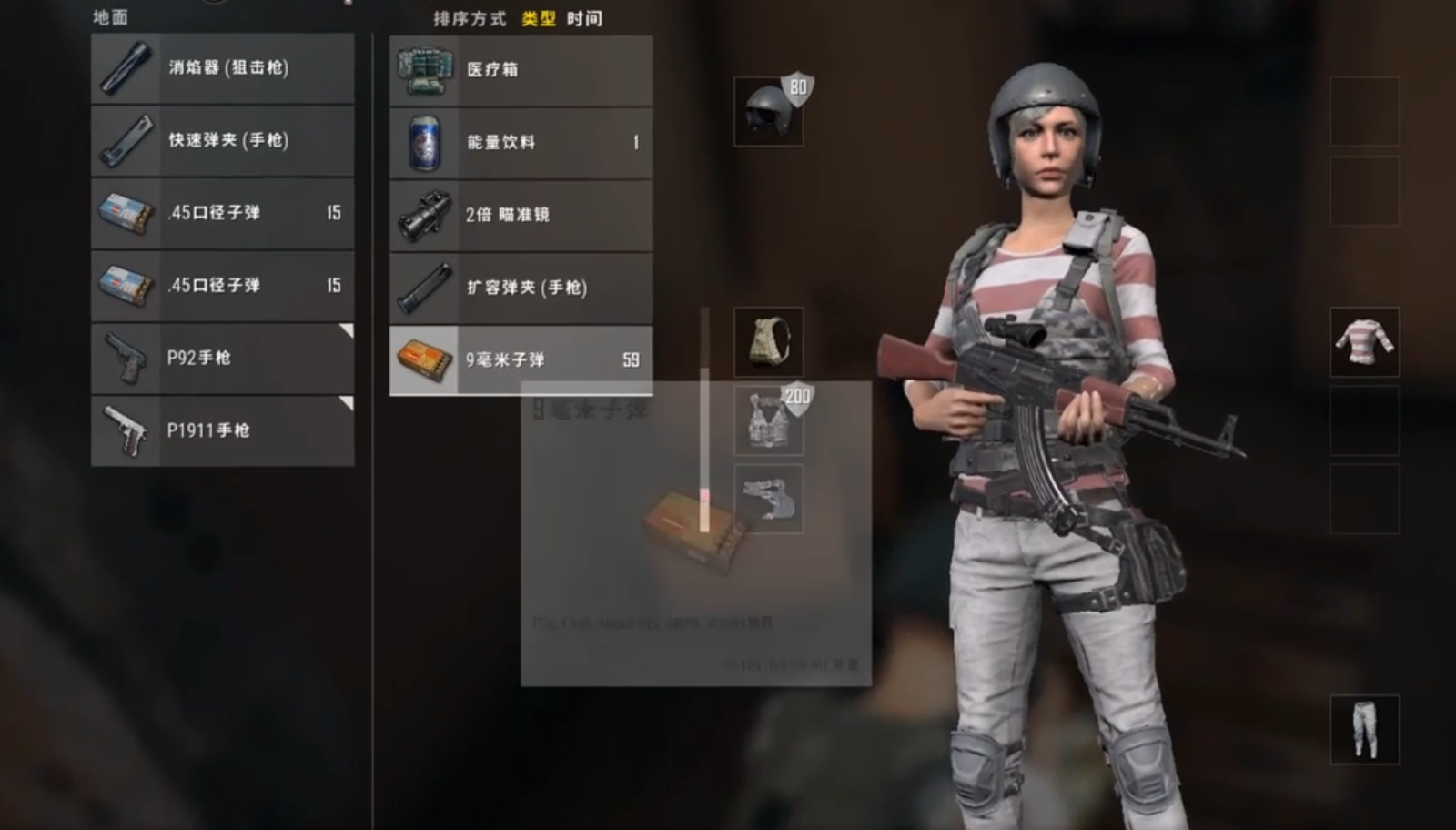Select the 2倍瞄准镜 scope icon
The width and height of the screenshot is (1456, 830).
point(425,215)
